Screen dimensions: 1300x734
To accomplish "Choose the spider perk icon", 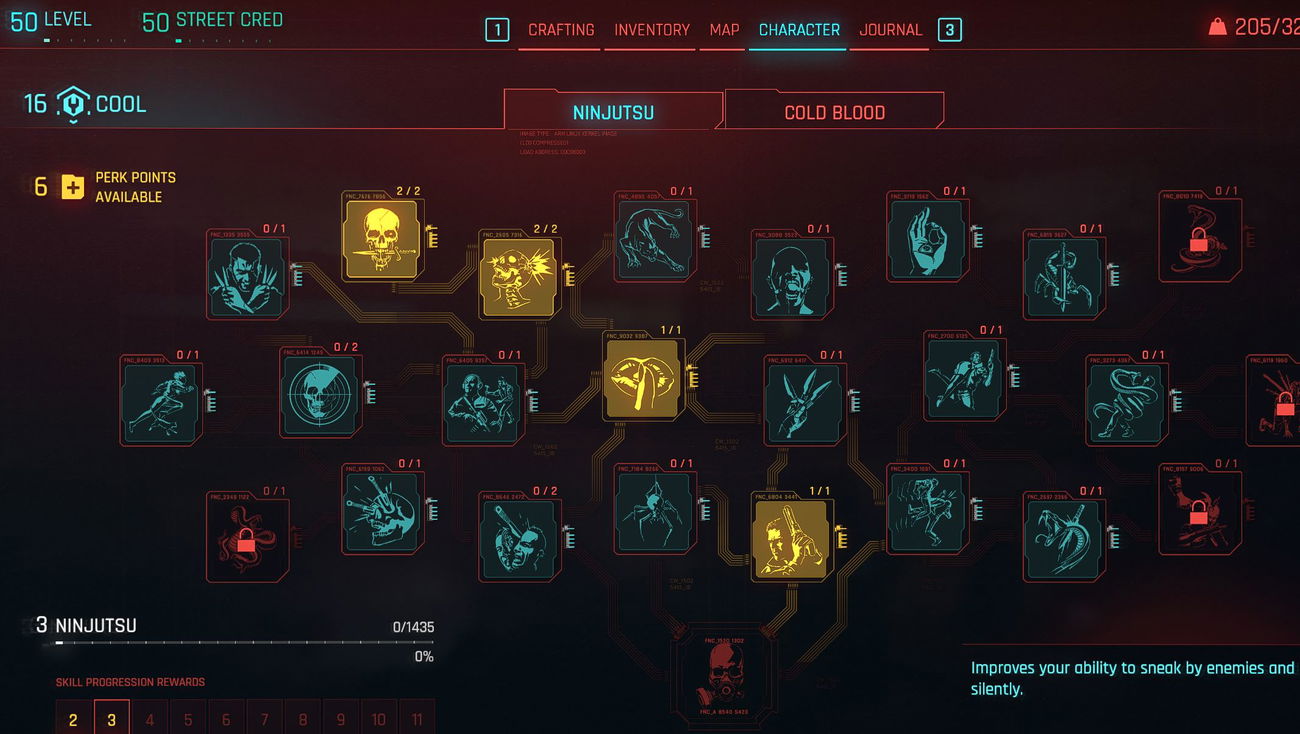I will [654, 512].
